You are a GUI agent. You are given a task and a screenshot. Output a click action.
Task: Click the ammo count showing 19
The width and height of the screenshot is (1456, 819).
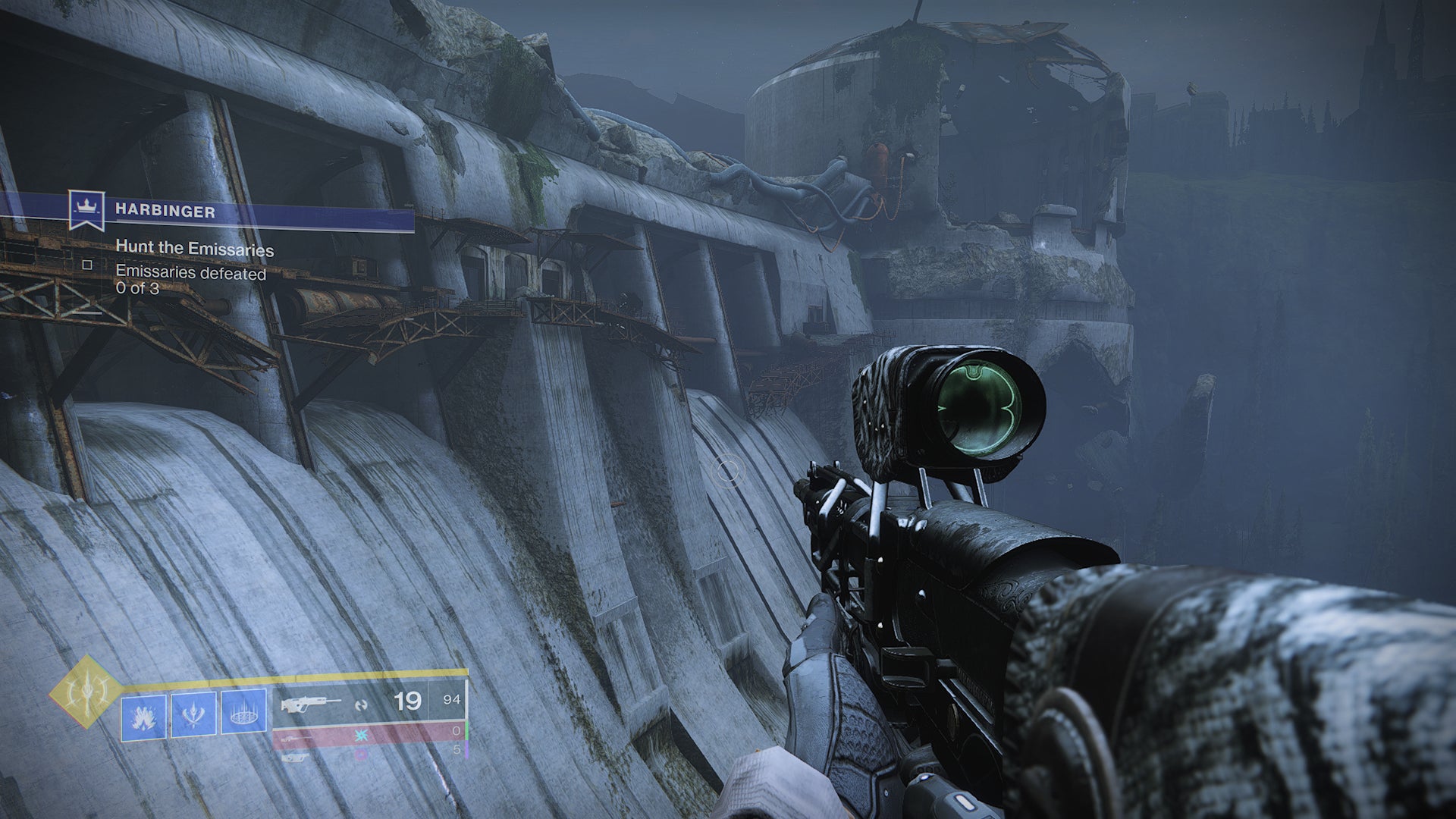[407, 701]
